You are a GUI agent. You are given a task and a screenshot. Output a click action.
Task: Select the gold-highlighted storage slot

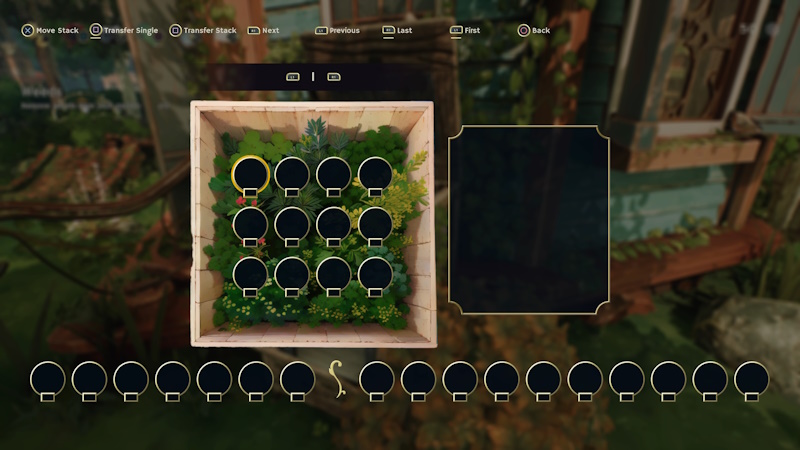point(250,174)
